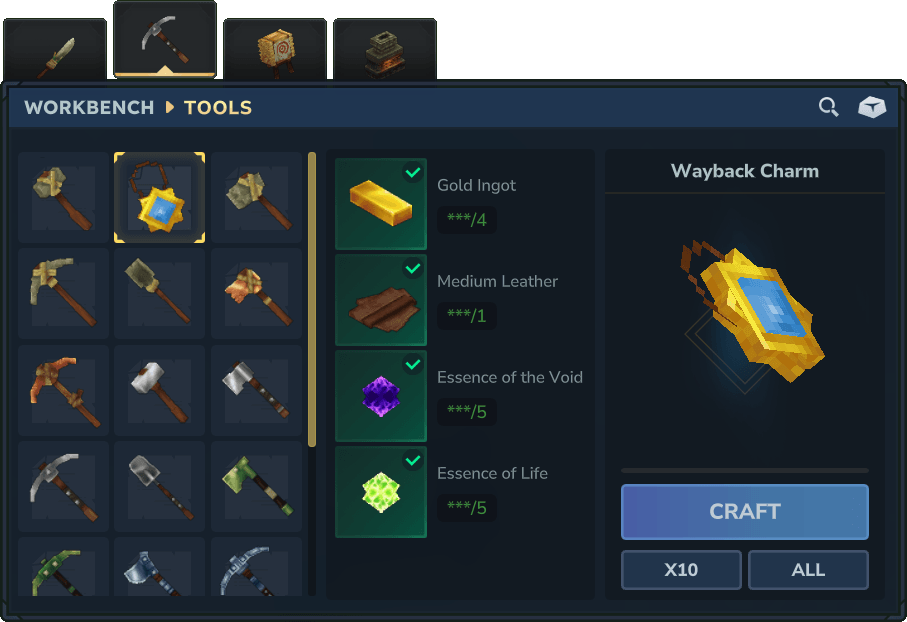
Task: Select the Essence of Life ingredient
Action: tap(381, 492)
